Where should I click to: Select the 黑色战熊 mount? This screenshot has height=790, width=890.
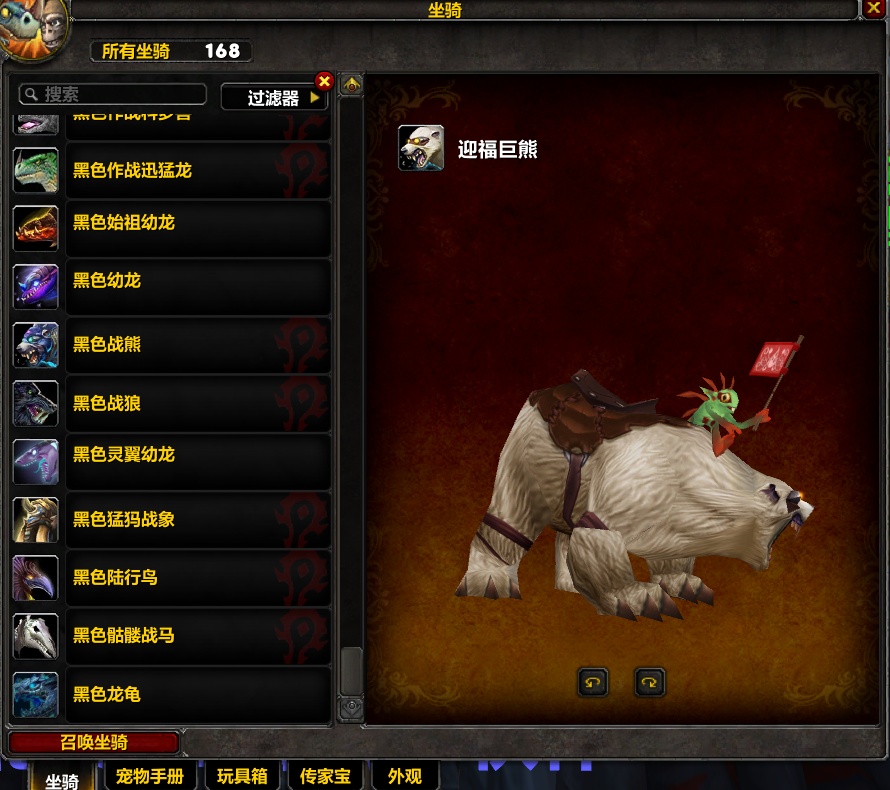pyautogui.click(x=170, y=344)
